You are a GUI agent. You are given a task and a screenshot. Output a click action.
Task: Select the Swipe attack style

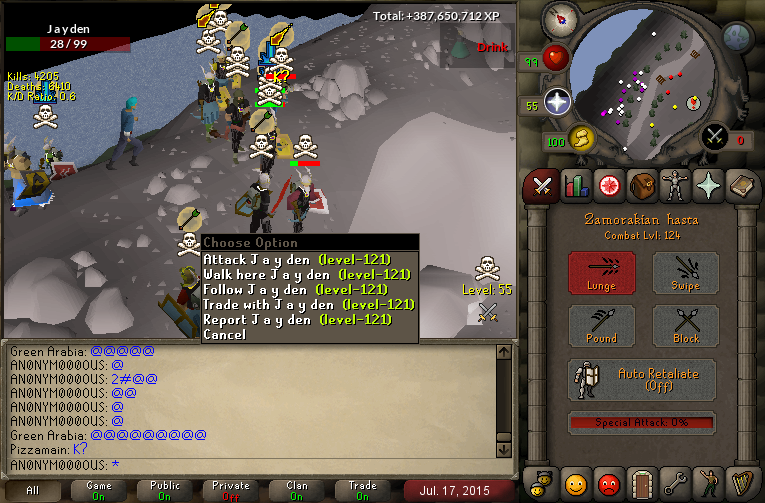pyautogui.click(x=685, y=273)
